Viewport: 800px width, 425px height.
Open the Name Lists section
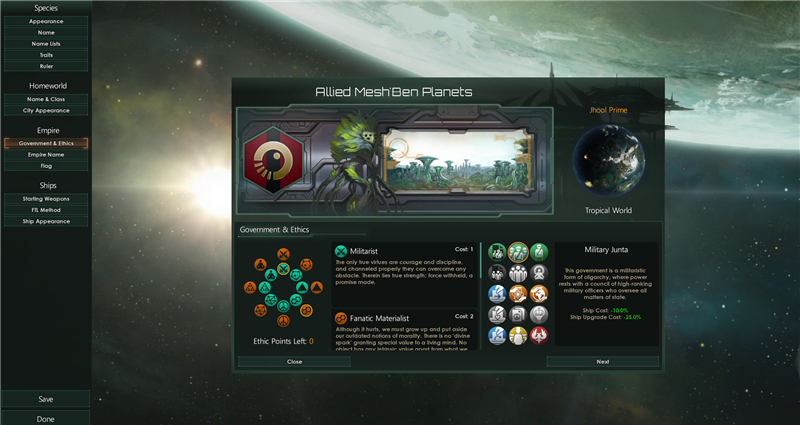46,44
